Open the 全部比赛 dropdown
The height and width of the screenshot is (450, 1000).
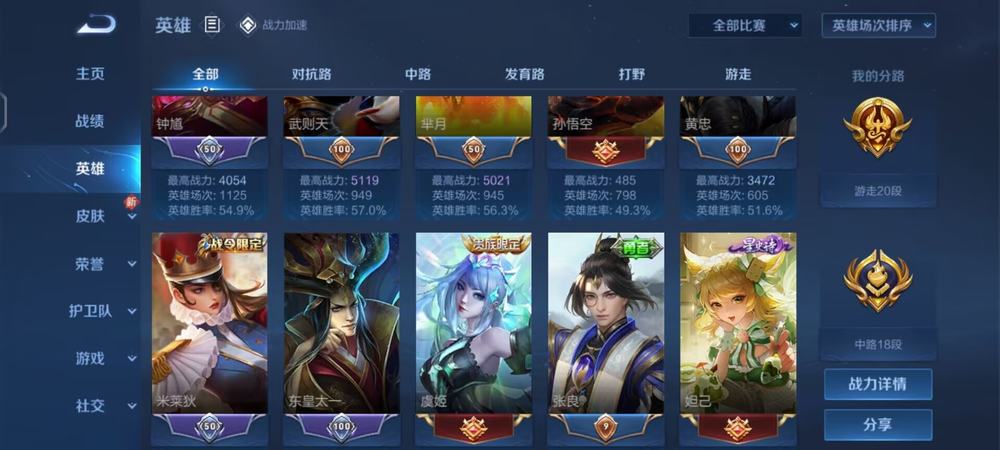tap(745, 25)
